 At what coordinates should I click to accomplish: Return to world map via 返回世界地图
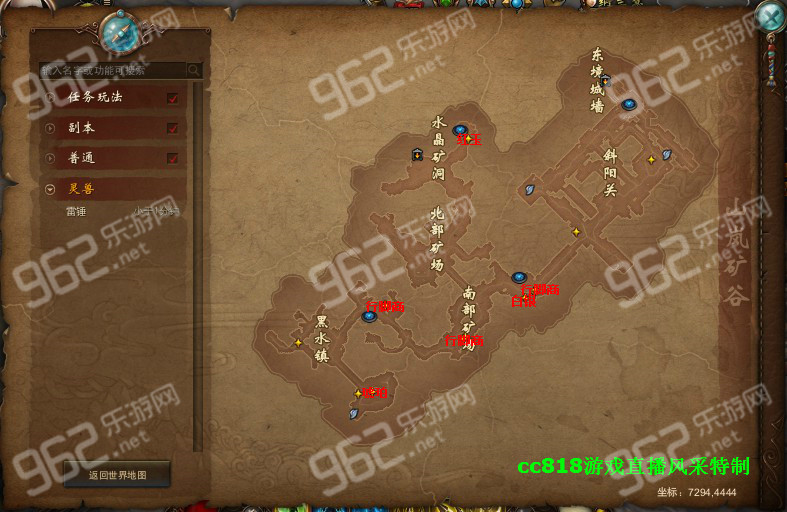[x=117, y=475]
